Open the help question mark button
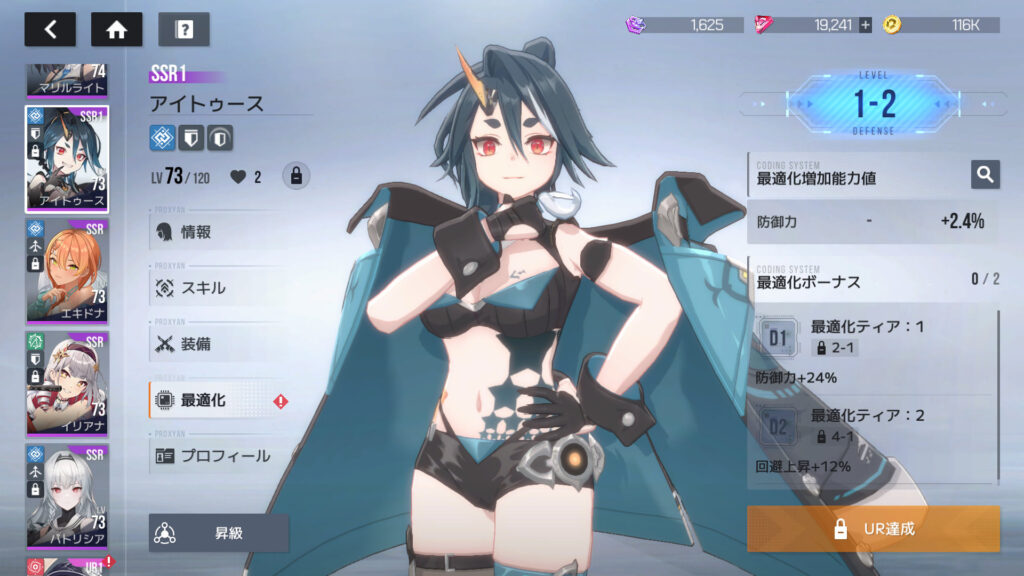Screen dimensions: 1024x576 tap(183, 29)
